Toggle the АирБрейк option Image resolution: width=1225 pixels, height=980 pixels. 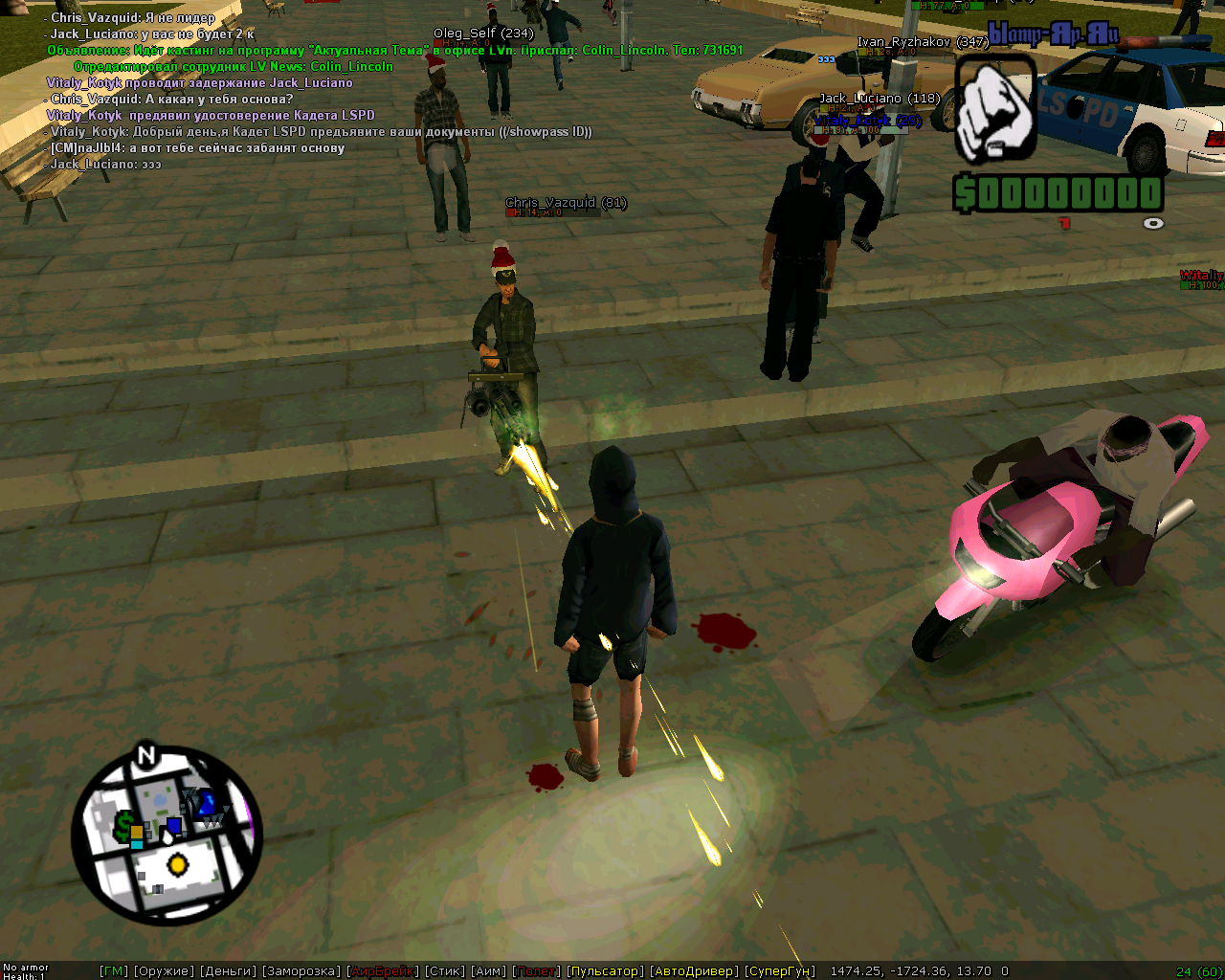382,971
